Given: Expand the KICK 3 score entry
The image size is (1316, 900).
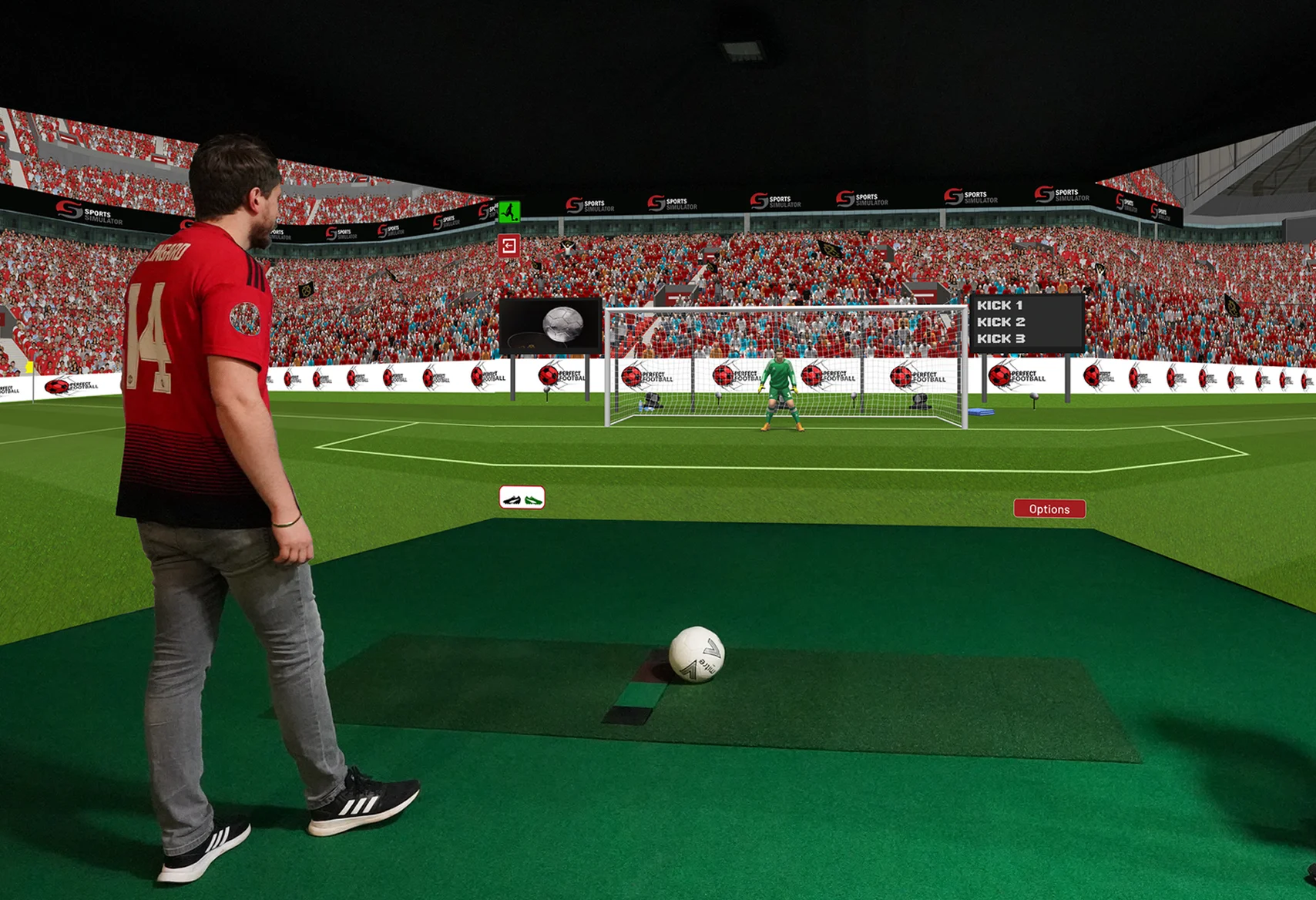Looking at the screenshot, I should point(1002,339).
